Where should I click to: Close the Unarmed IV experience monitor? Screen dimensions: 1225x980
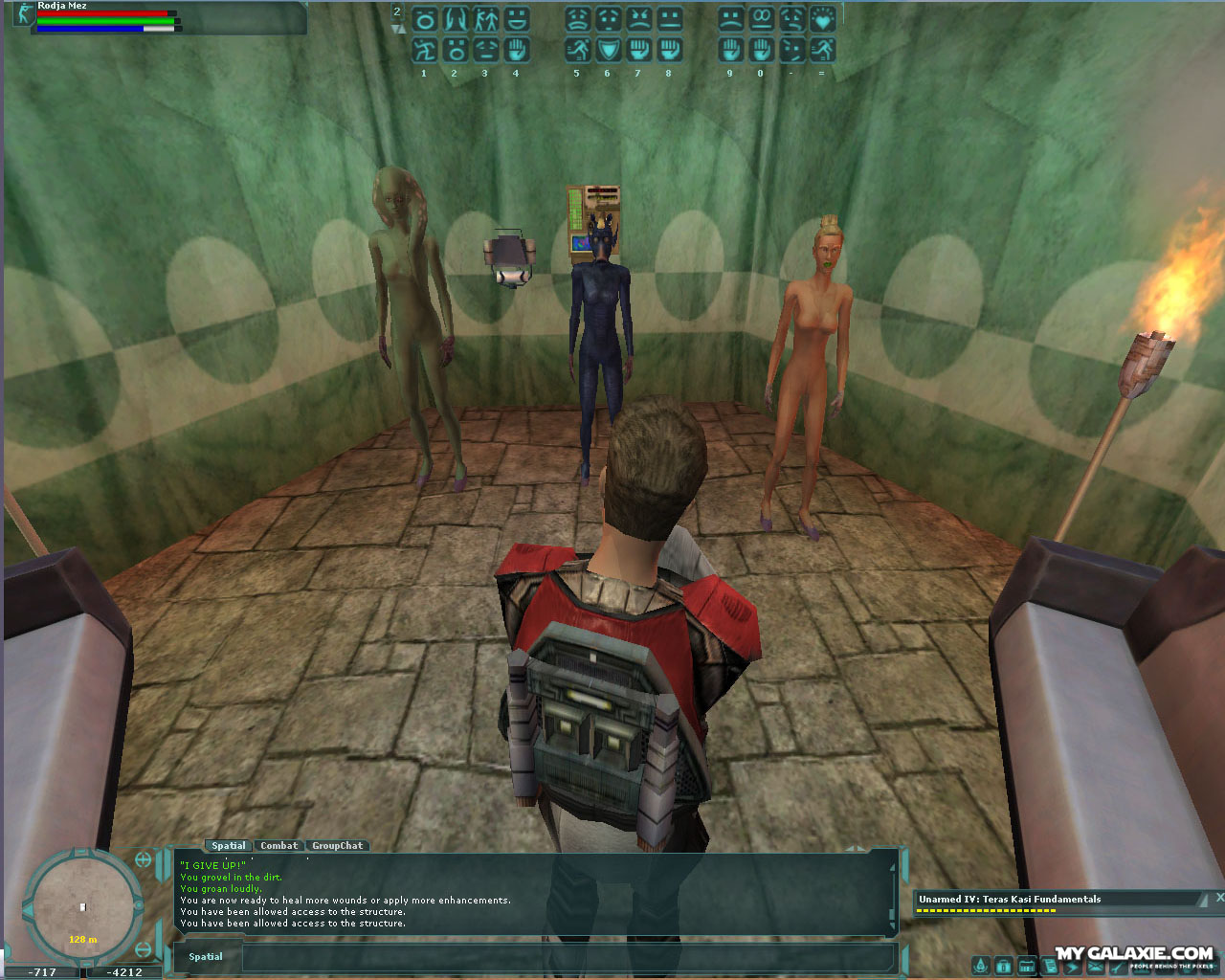[1219, 898]
